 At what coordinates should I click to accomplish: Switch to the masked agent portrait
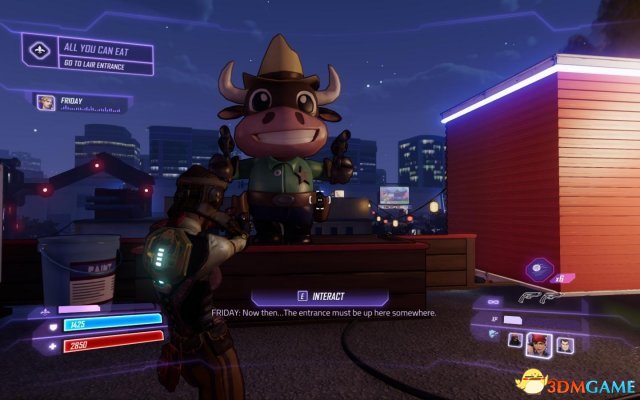pyautogui.click(x=514, y=340)
